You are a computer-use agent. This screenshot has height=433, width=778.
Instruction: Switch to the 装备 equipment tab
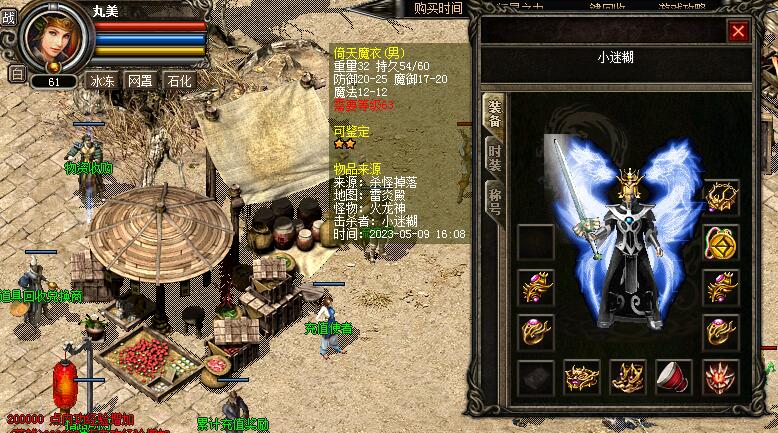click(x=493, y=115)
